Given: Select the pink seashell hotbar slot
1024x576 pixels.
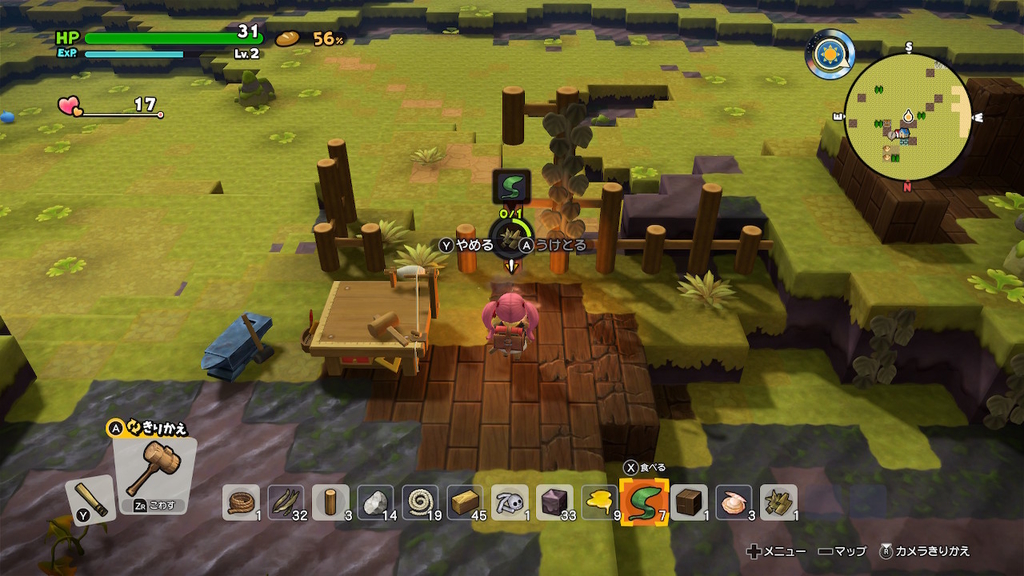Looking at the screenshot, I should click(x=734, y=501).
